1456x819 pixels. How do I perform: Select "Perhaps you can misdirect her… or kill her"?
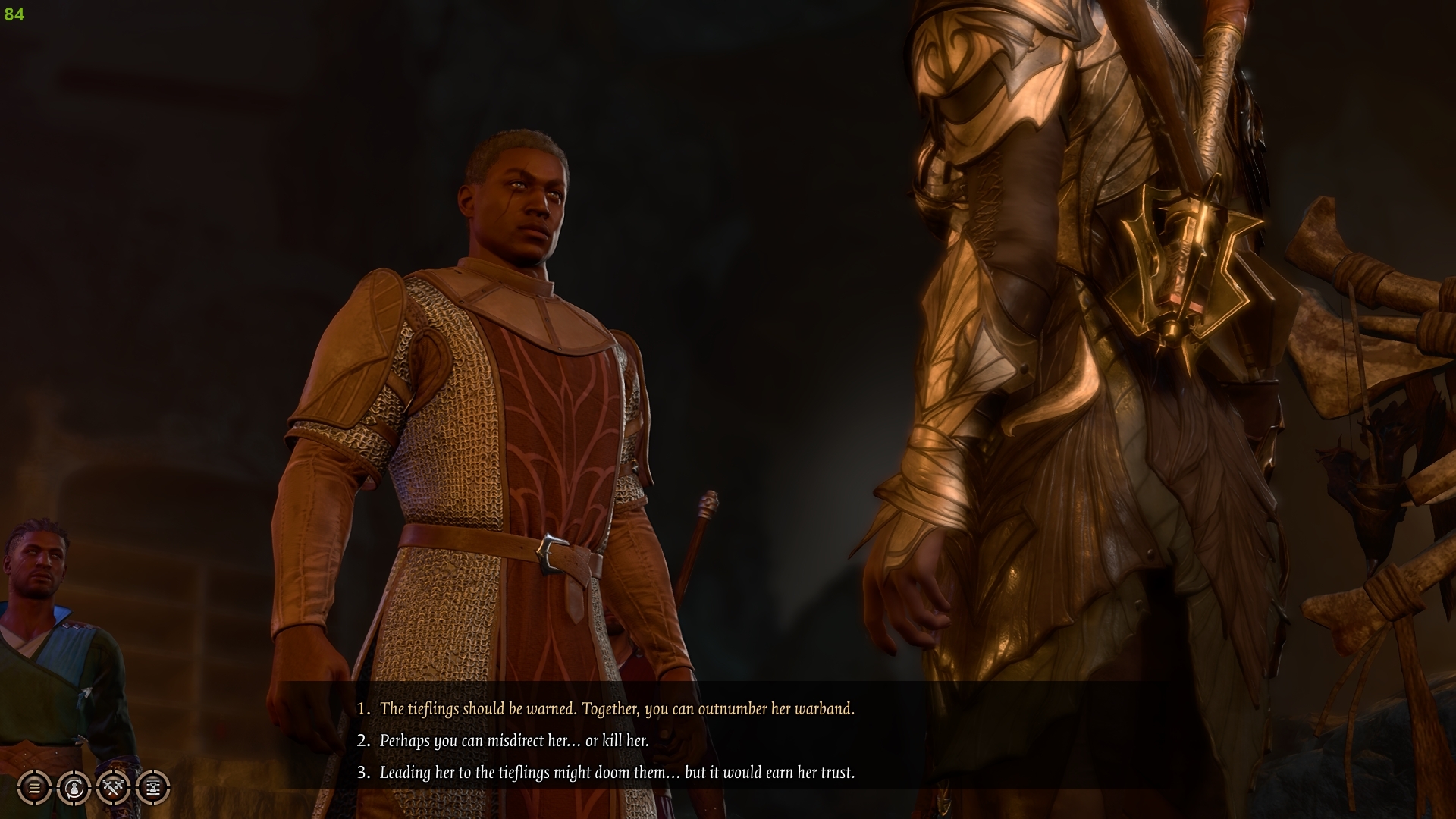(x=514, y=742)
